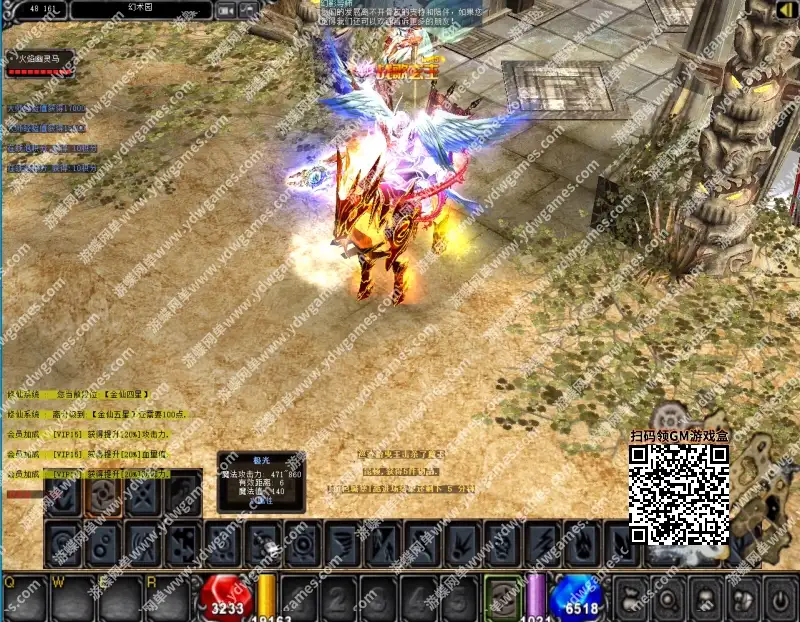Click the yellow arrow button in the top-right corner
Viewport: 800px width, 622px height.
point(784,10)
